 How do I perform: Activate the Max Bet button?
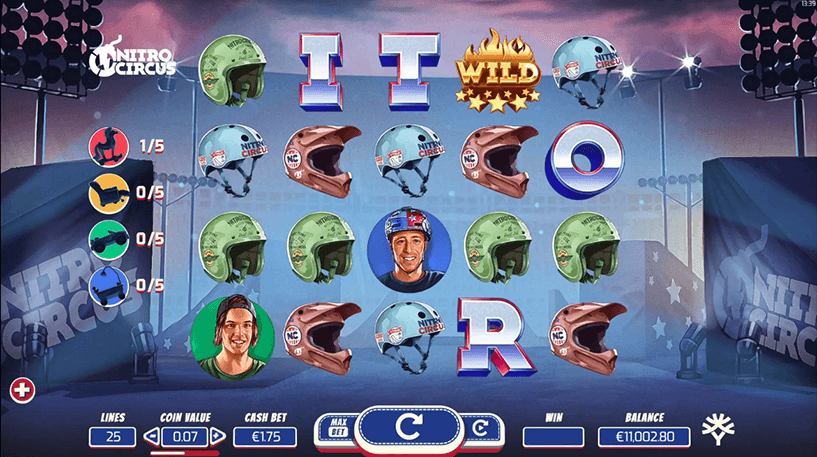(338, 428)
